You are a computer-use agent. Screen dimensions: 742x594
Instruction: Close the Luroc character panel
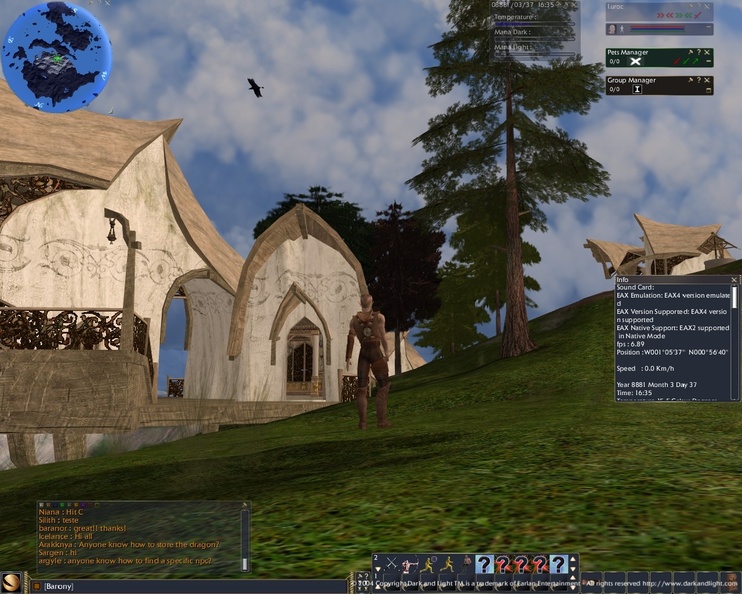point(709,6)
